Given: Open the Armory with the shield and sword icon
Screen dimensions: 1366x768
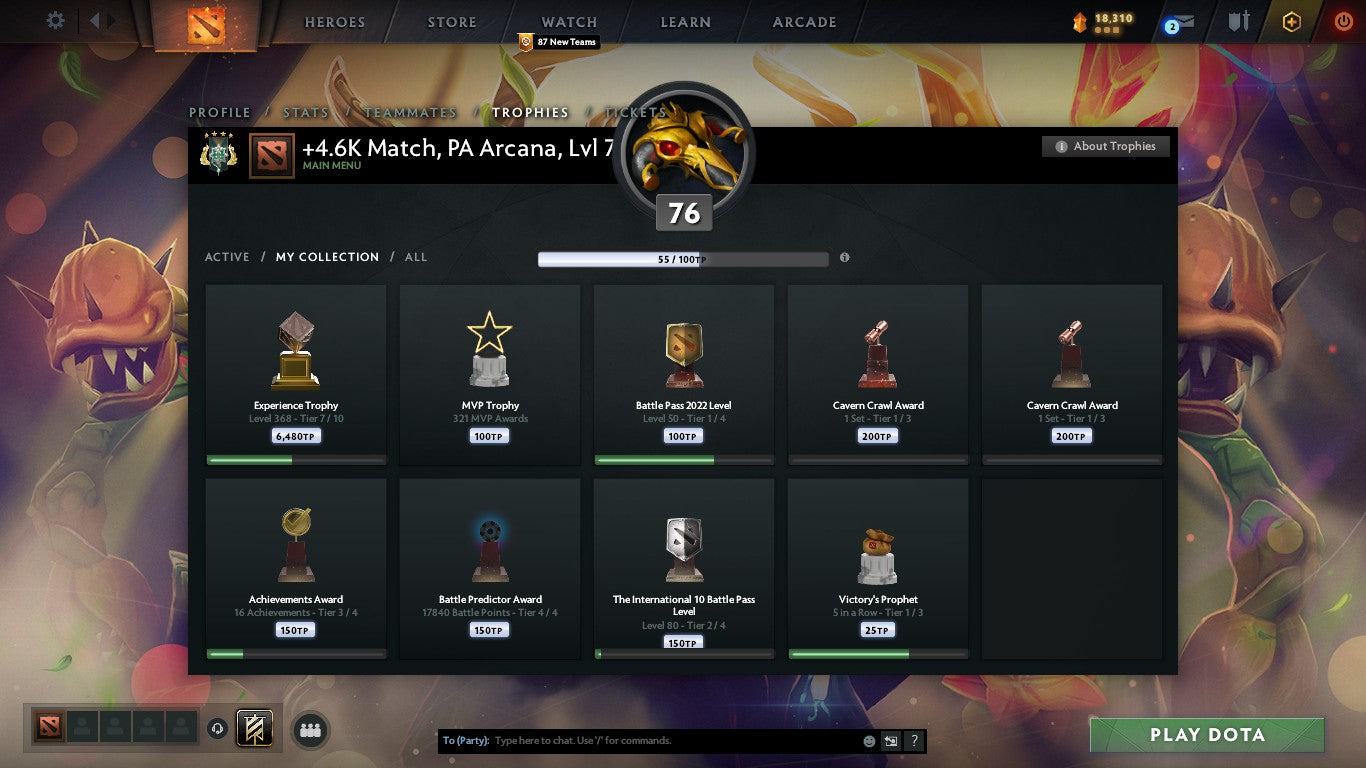Looking at the screenshot, I should pos(1238,21).
